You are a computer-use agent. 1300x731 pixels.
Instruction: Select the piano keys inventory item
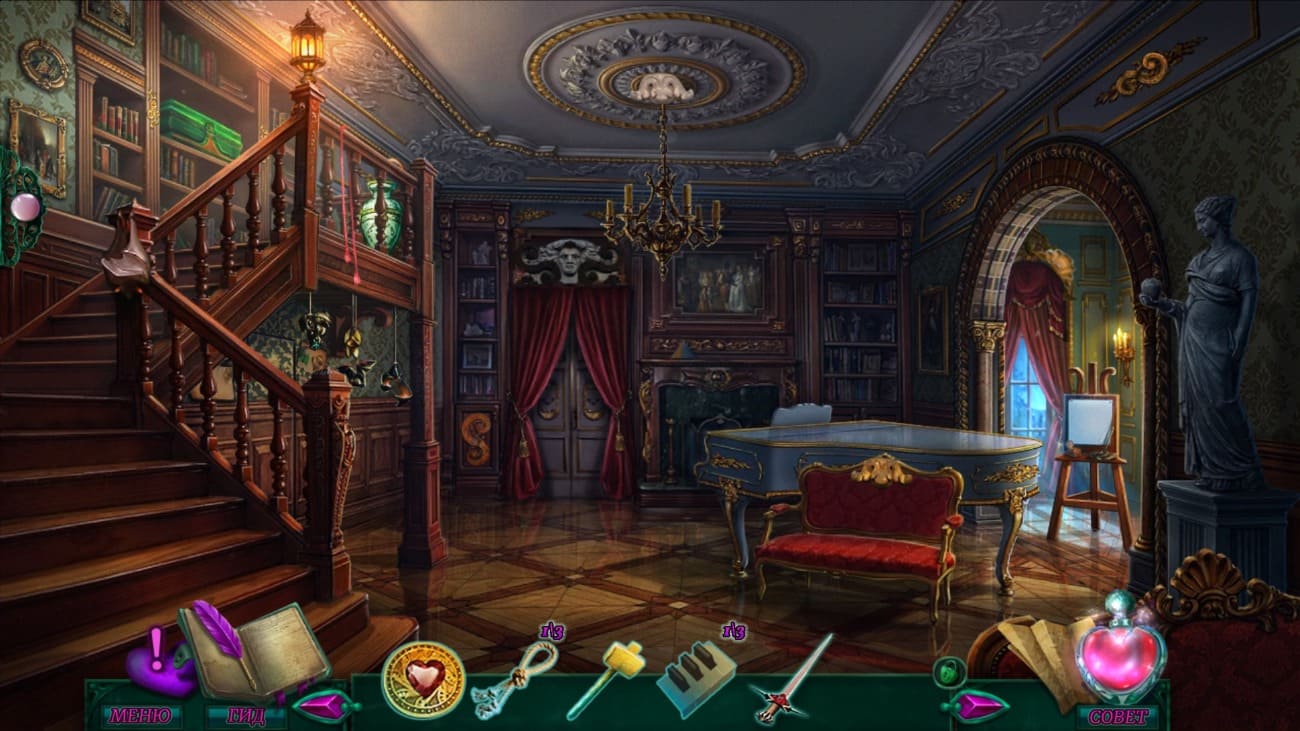tap(695, 680)
